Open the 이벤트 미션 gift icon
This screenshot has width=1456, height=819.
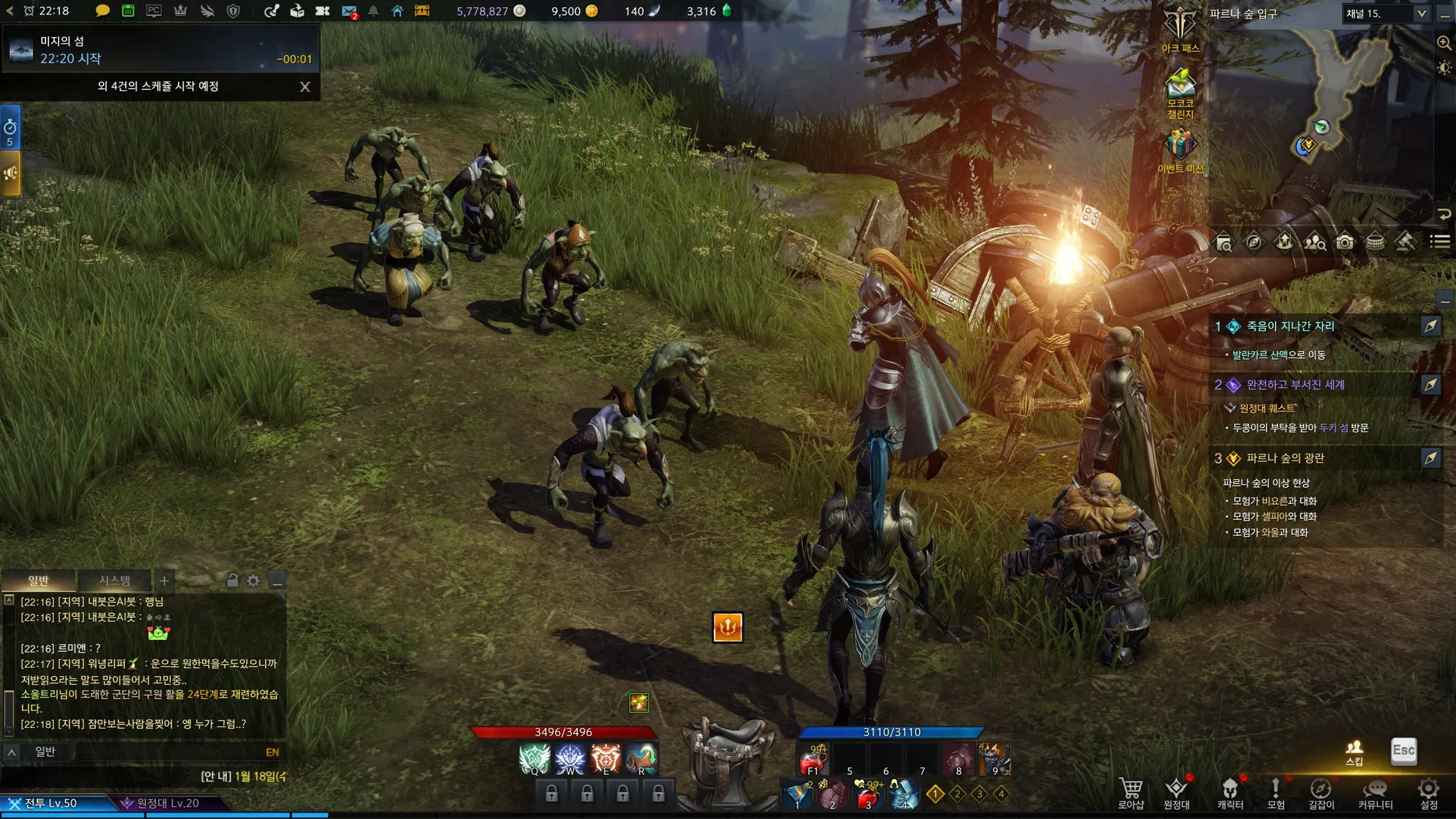point(1180,148)
